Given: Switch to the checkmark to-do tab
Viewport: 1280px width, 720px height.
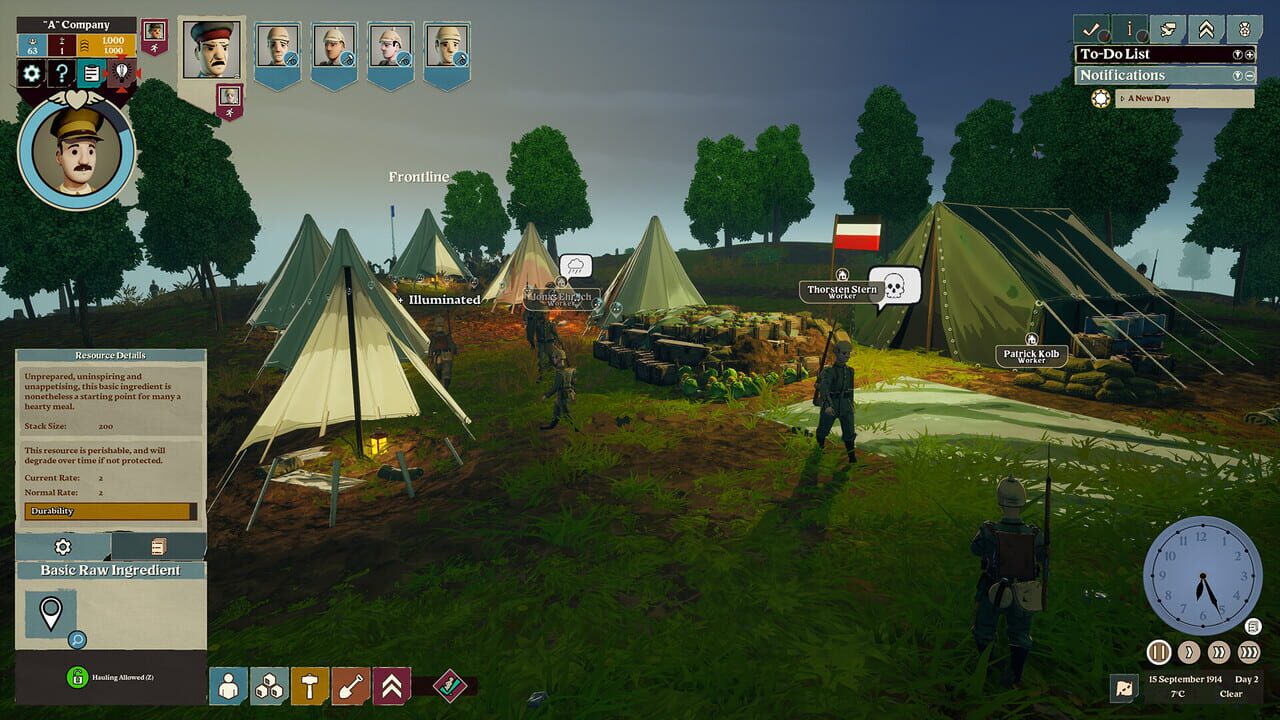Looking at the screenshot, I should pos(1092,28).
